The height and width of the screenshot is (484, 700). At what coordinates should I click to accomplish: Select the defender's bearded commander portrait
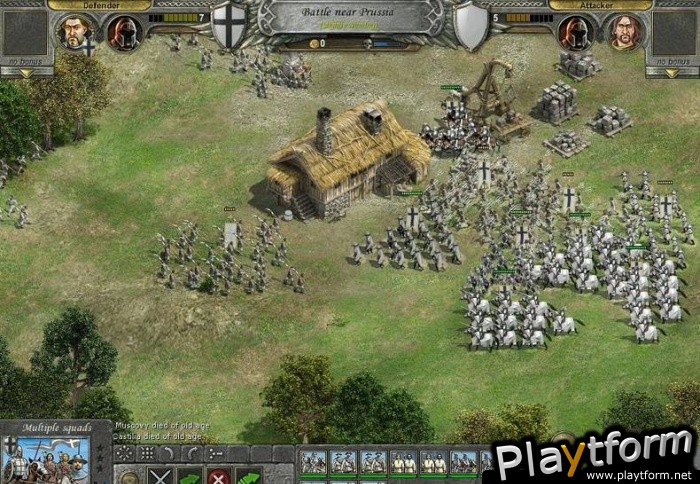pyautogui.click(x=75, y=32)
